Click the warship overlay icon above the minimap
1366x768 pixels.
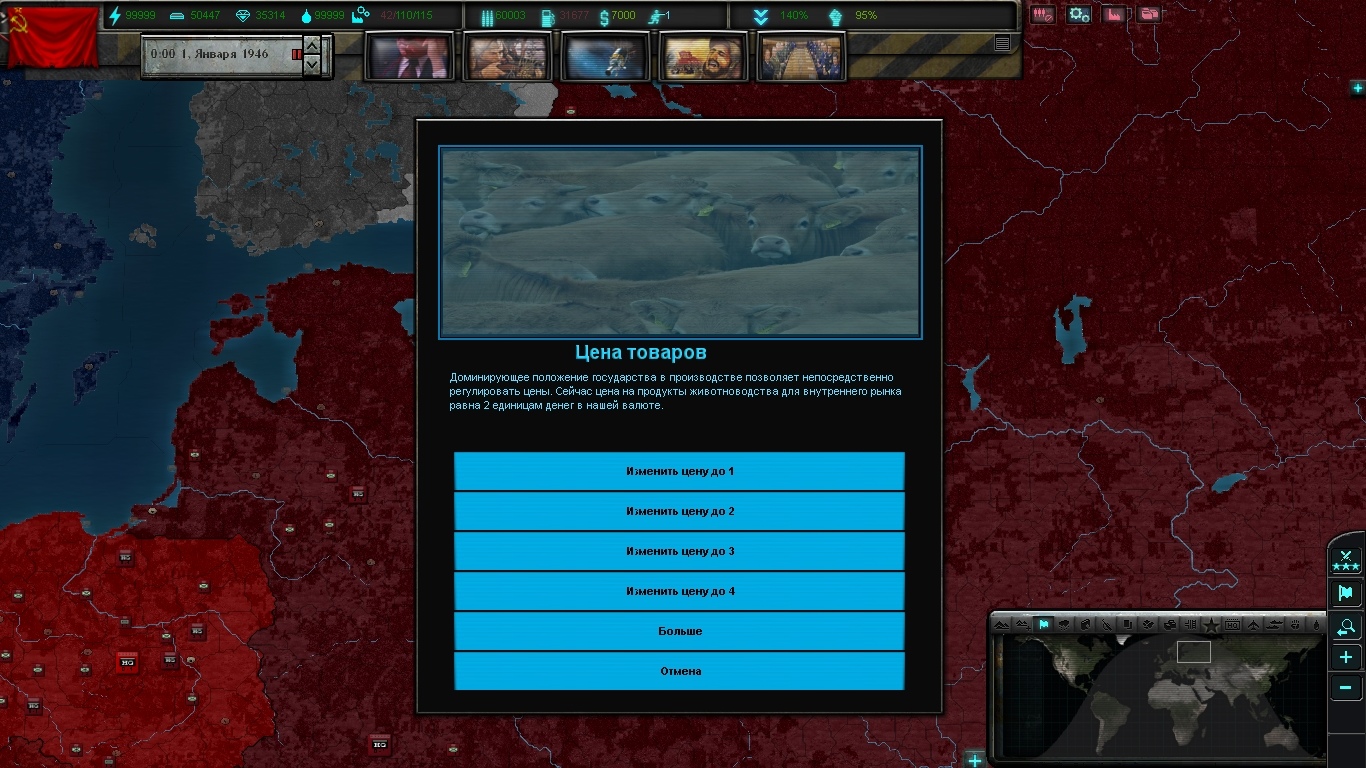(x=1275, y=626)
